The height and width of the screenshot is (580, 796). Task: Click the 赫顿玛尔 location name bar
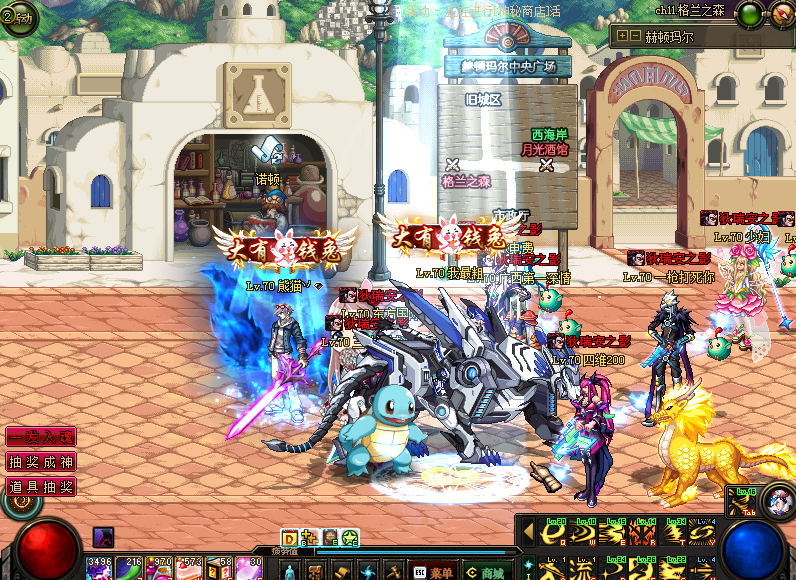click(x=700, y=36)
